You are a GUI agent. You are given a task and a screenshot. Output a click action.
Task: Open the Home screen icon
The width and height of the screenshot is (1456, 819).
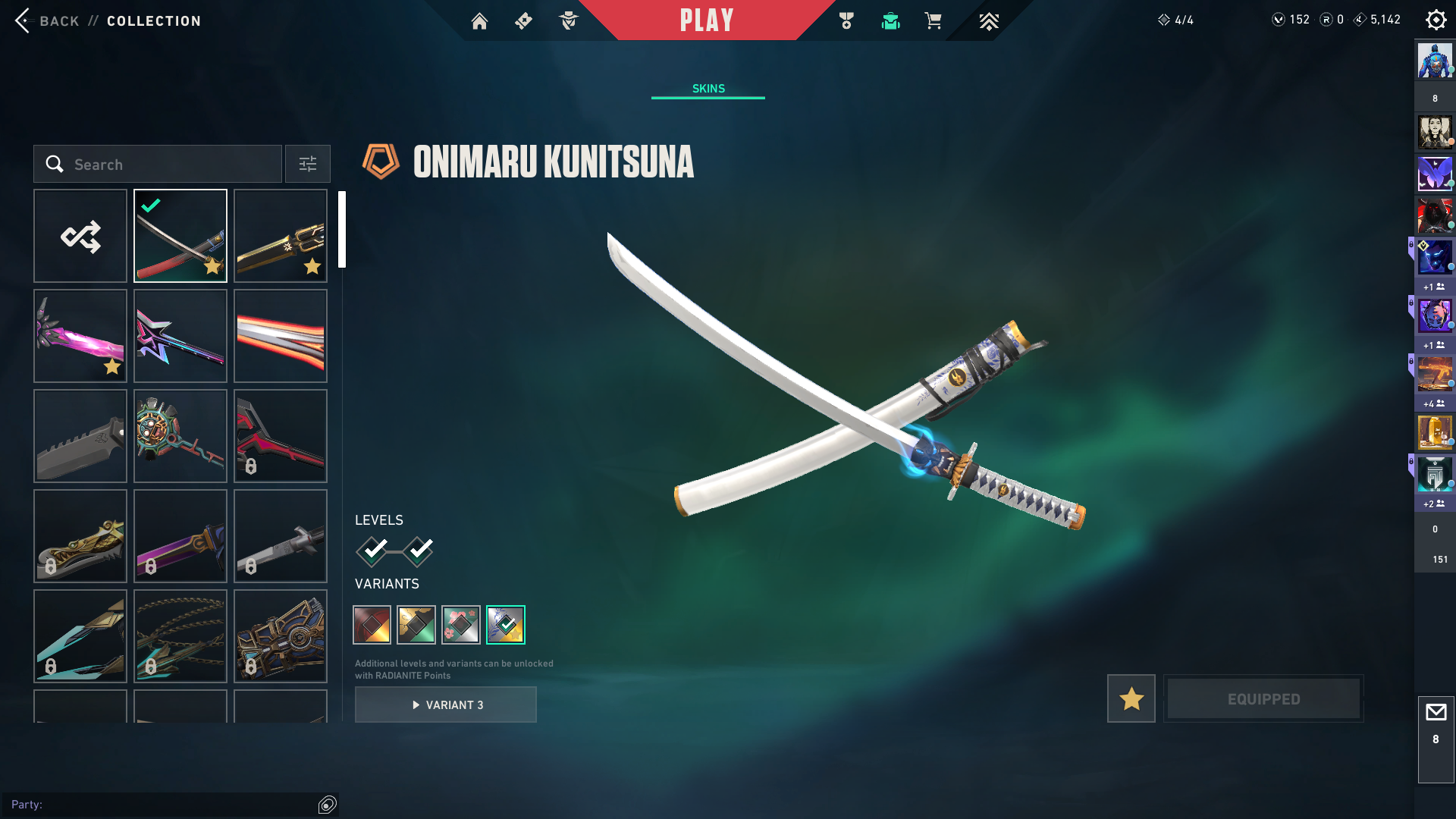click(x=479, y=21)
